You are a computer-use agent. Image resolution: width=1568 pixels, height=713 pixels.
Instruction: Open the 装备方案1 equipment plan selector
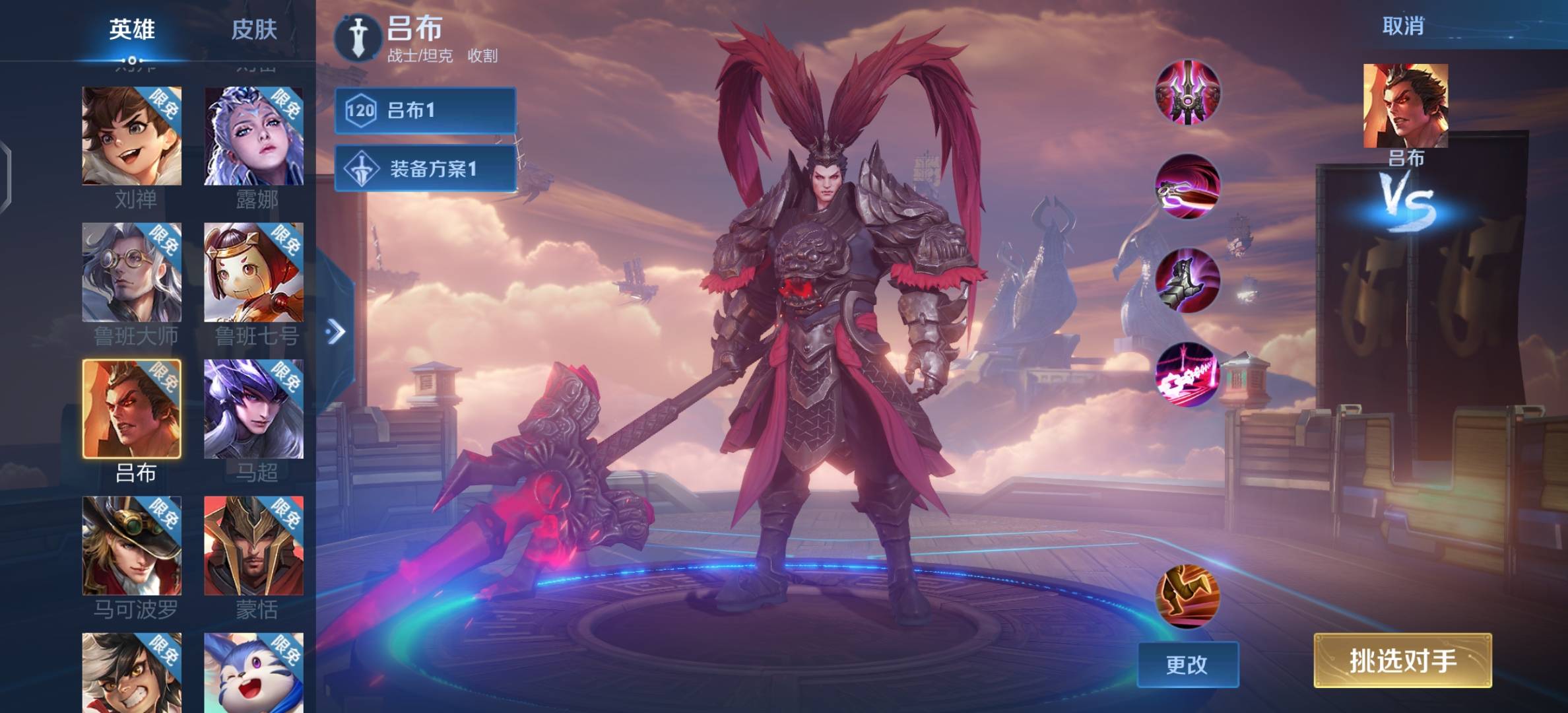click(x=425, y=168)
